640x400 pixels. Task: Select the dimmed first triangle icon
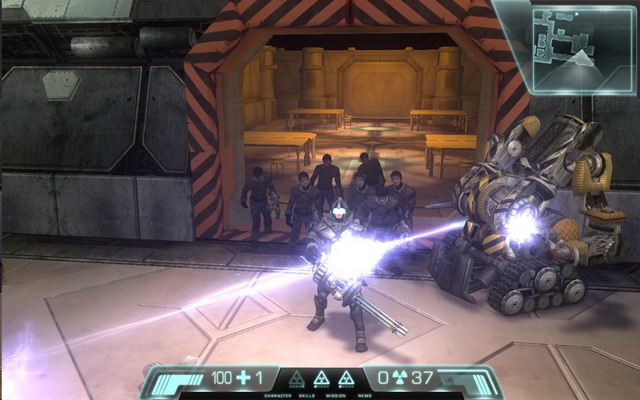(x=296, y=379)
